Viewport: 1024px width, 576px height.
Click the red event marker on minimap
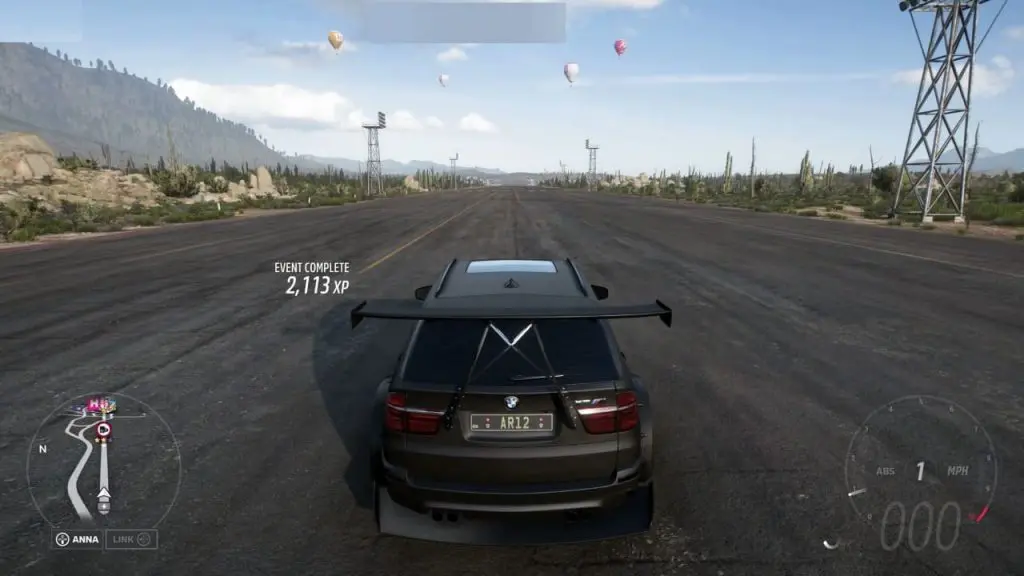click(103, 430)
